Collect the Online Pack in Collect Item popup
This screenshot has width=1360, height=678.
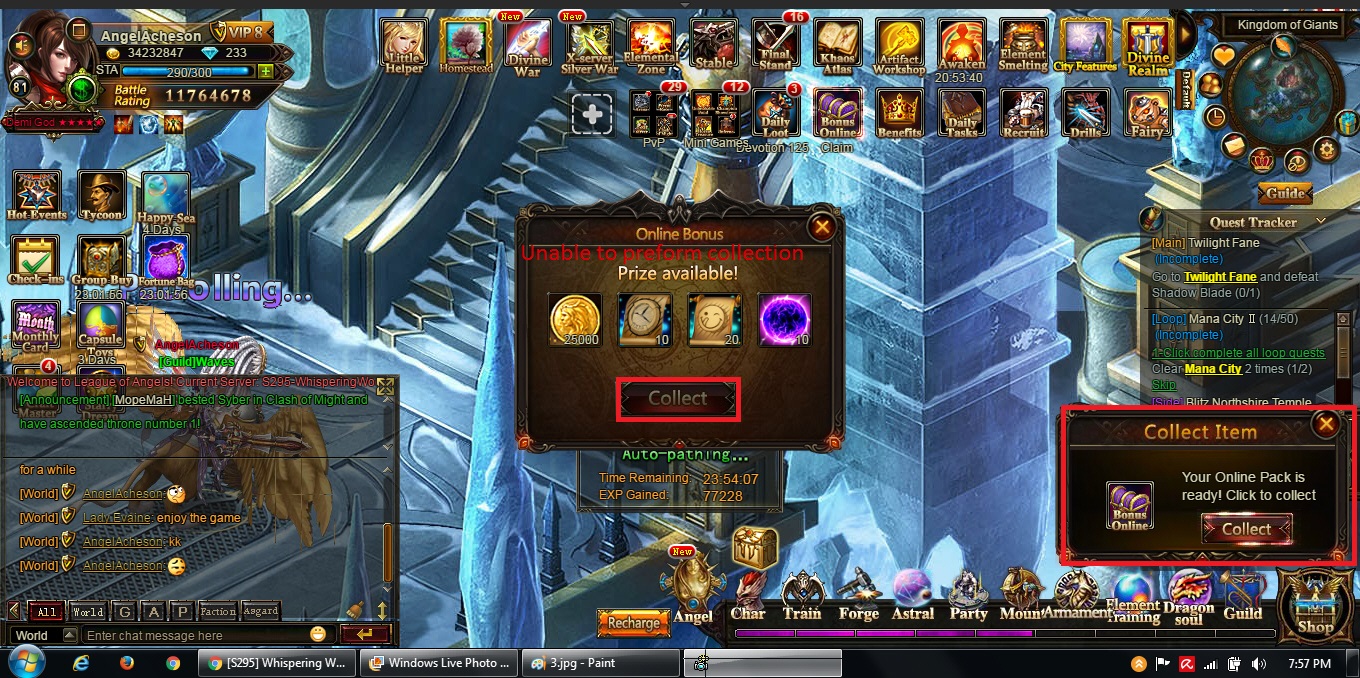tap(1246, 529)
